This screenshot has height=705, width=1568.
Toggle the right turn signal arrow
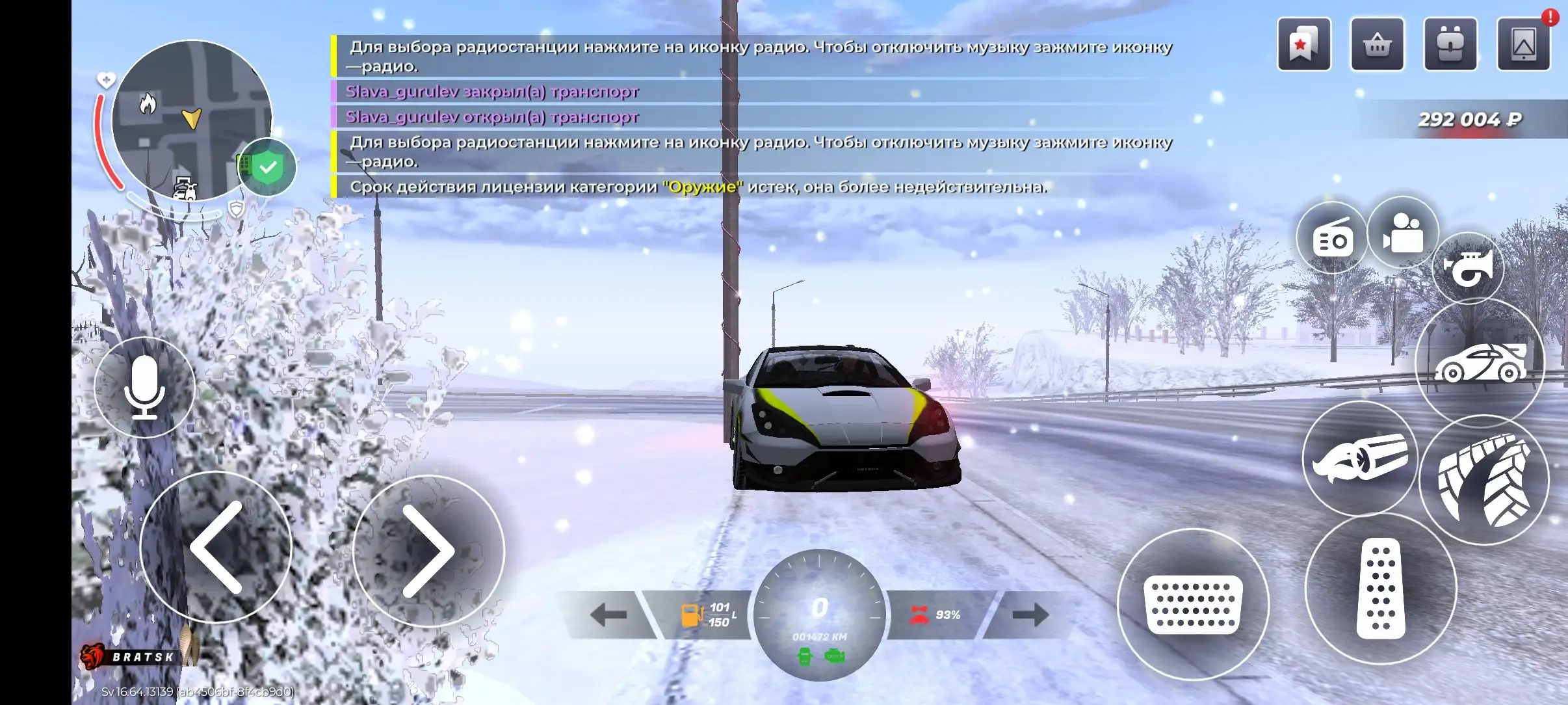1030,615
